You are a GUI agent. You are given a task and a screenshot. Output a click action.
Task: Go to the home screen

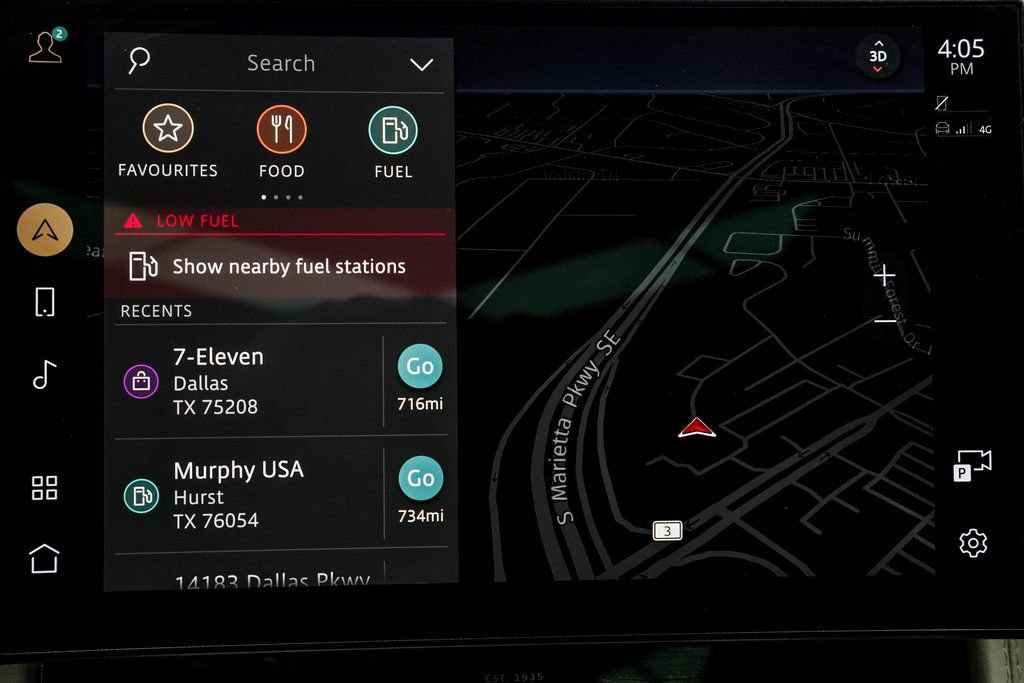[x=45, y=558]
